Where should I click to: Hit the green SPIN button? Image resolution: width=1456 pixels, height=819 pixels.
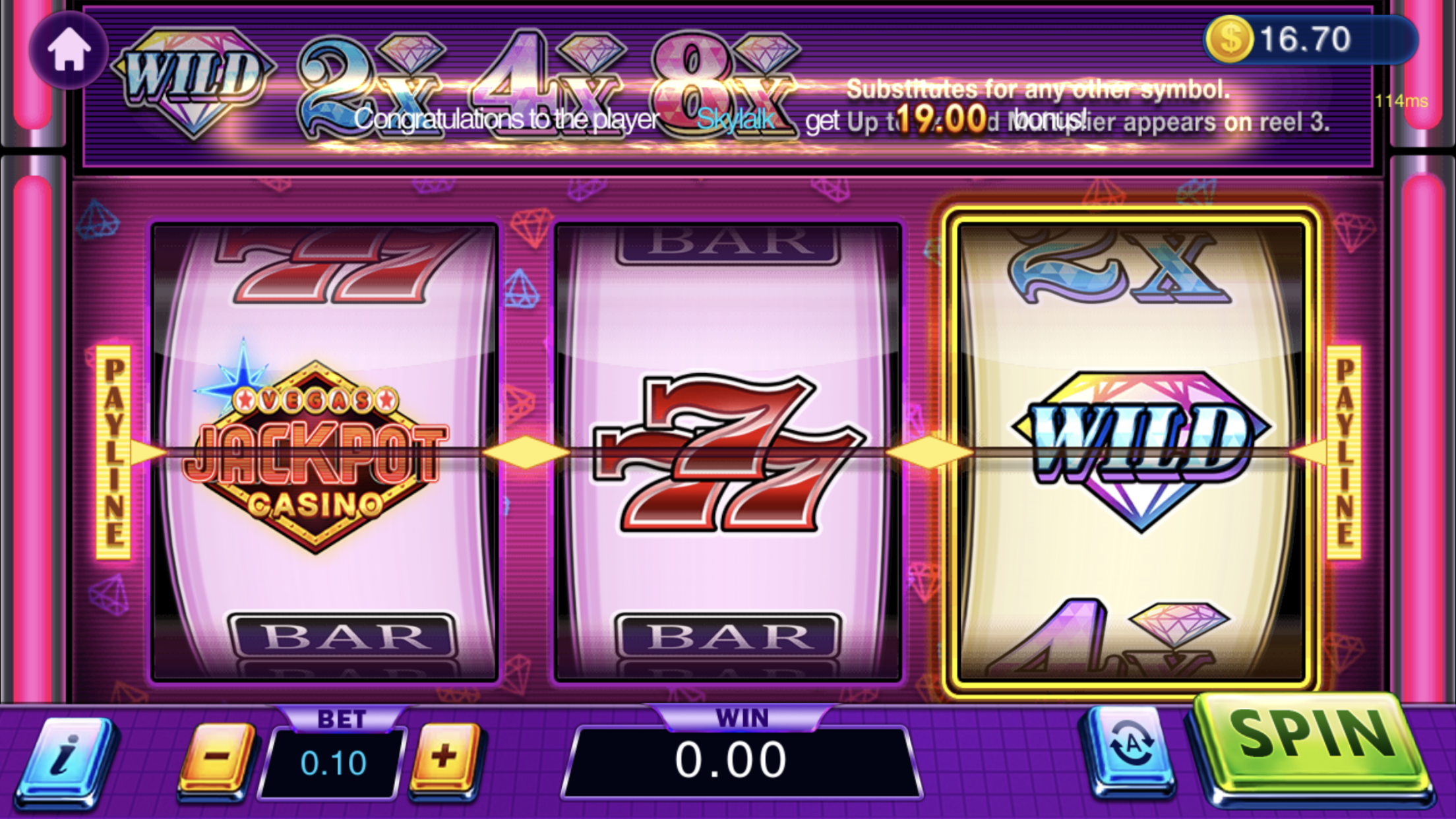coord(1312,745)
